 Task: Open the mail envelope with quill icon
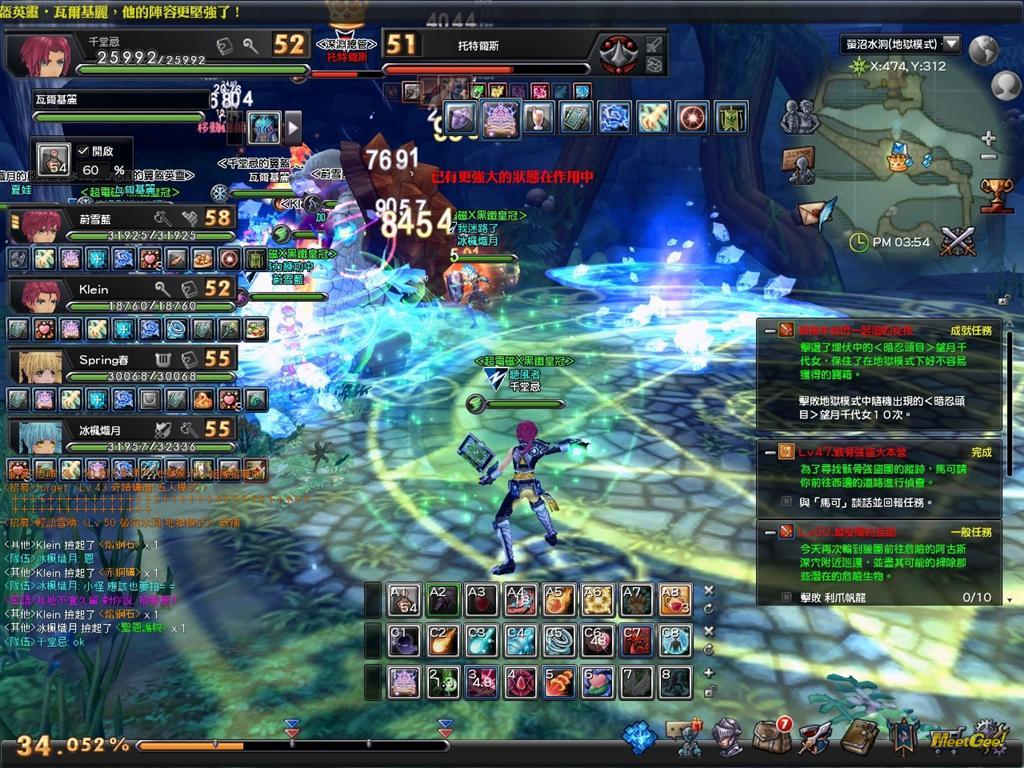pos(815,214)
